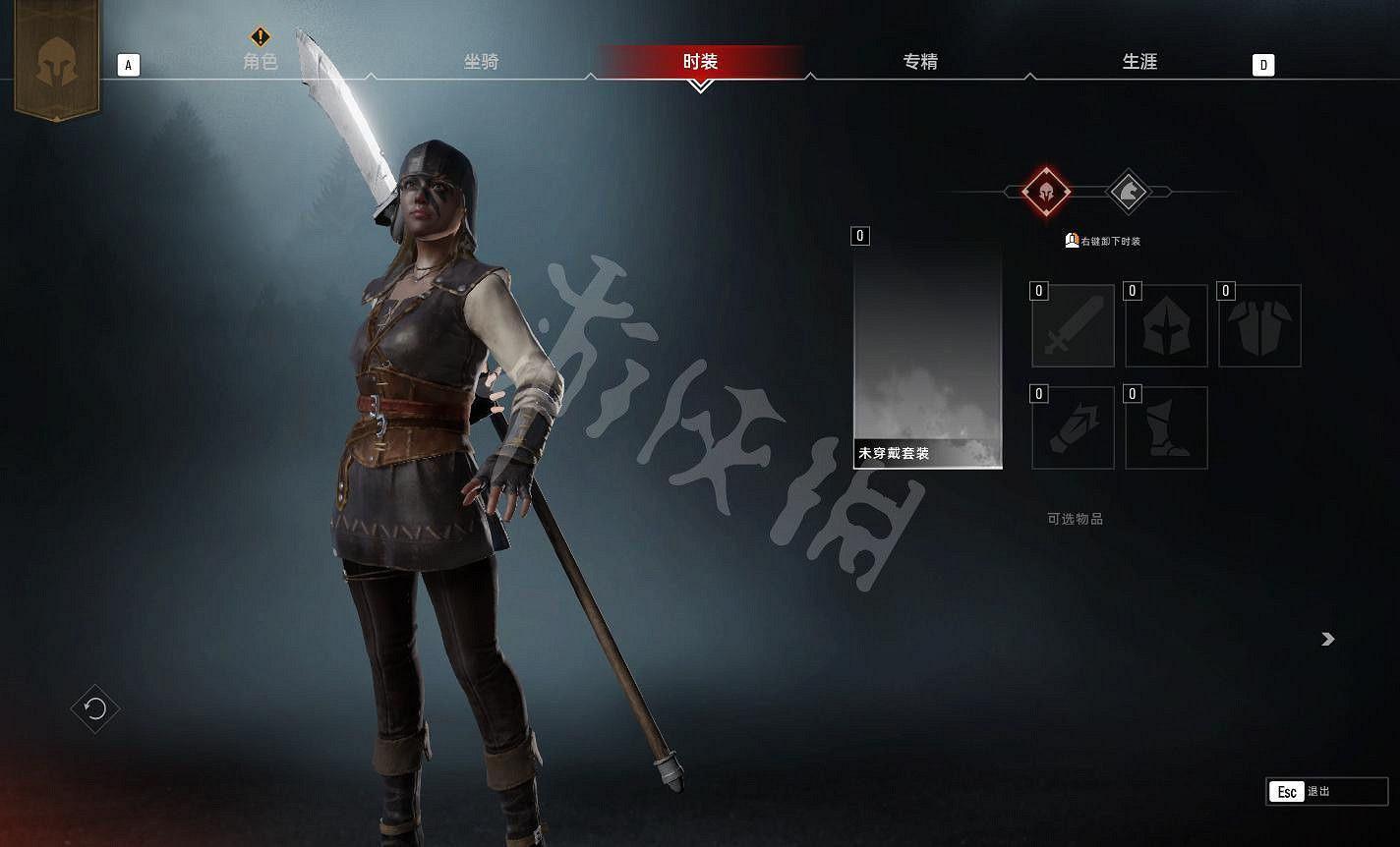The image size is (1400, 847).
Task: Open the 角色 tab
Action: (260, 61)
